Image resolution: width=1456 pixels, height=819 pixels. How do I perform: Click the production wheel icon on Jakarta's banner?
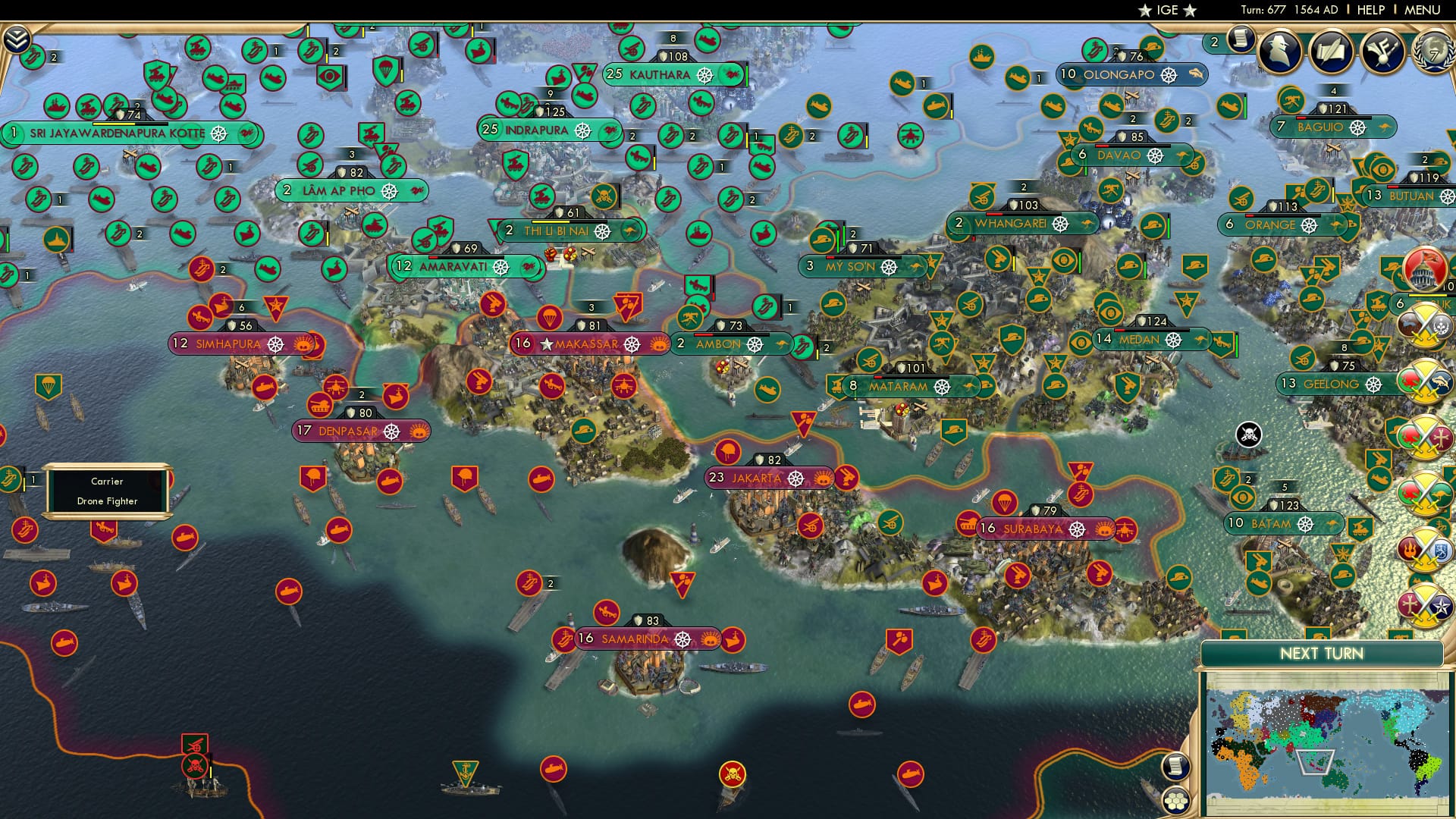[797, 479]
